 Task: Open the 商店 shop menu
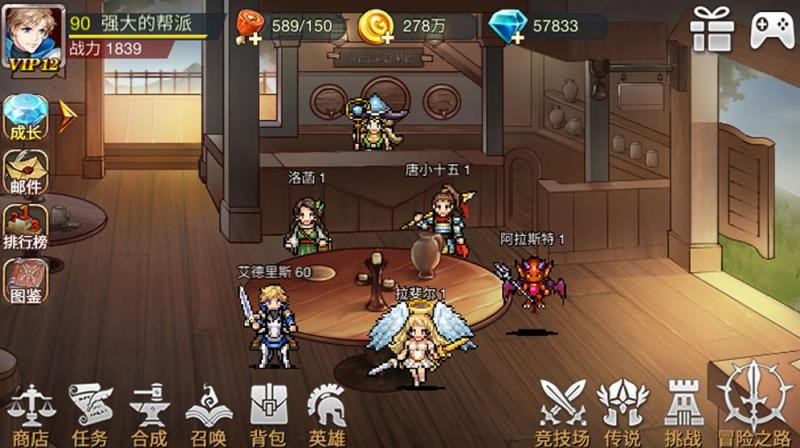[x=29, y=411]
